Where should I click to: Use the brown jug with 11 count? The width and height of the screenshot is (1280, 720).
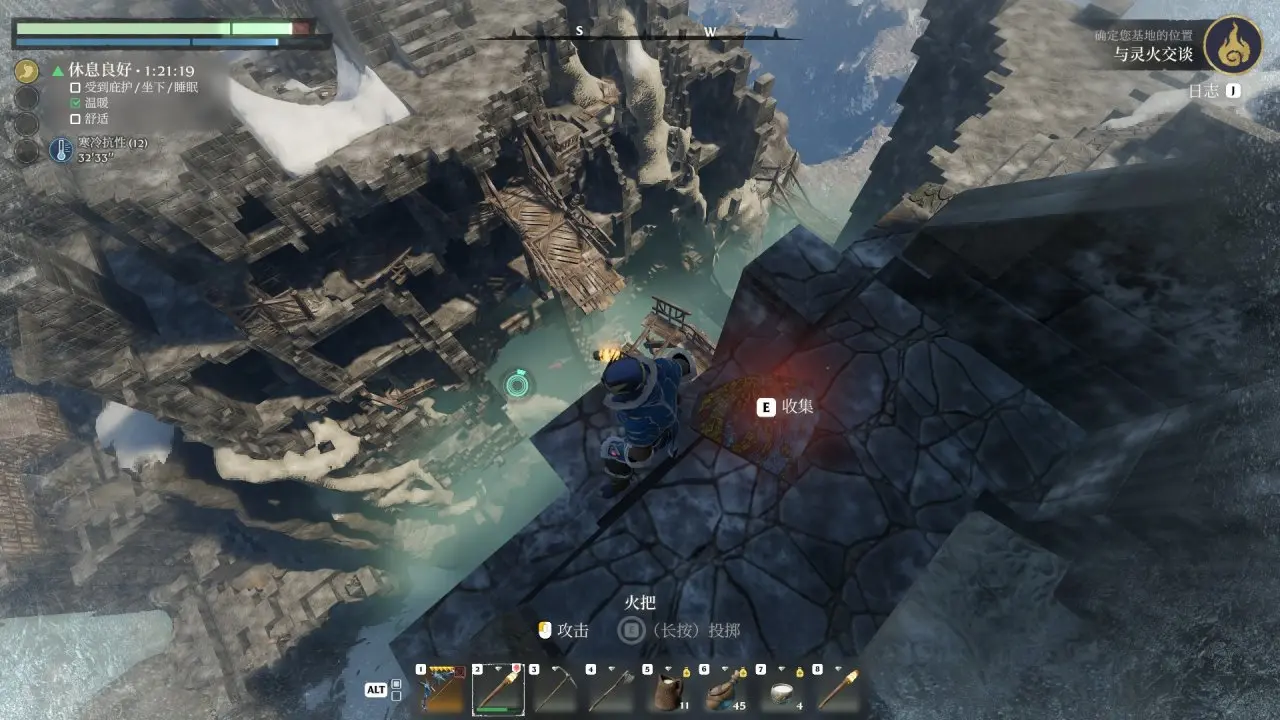pos(669,689)
